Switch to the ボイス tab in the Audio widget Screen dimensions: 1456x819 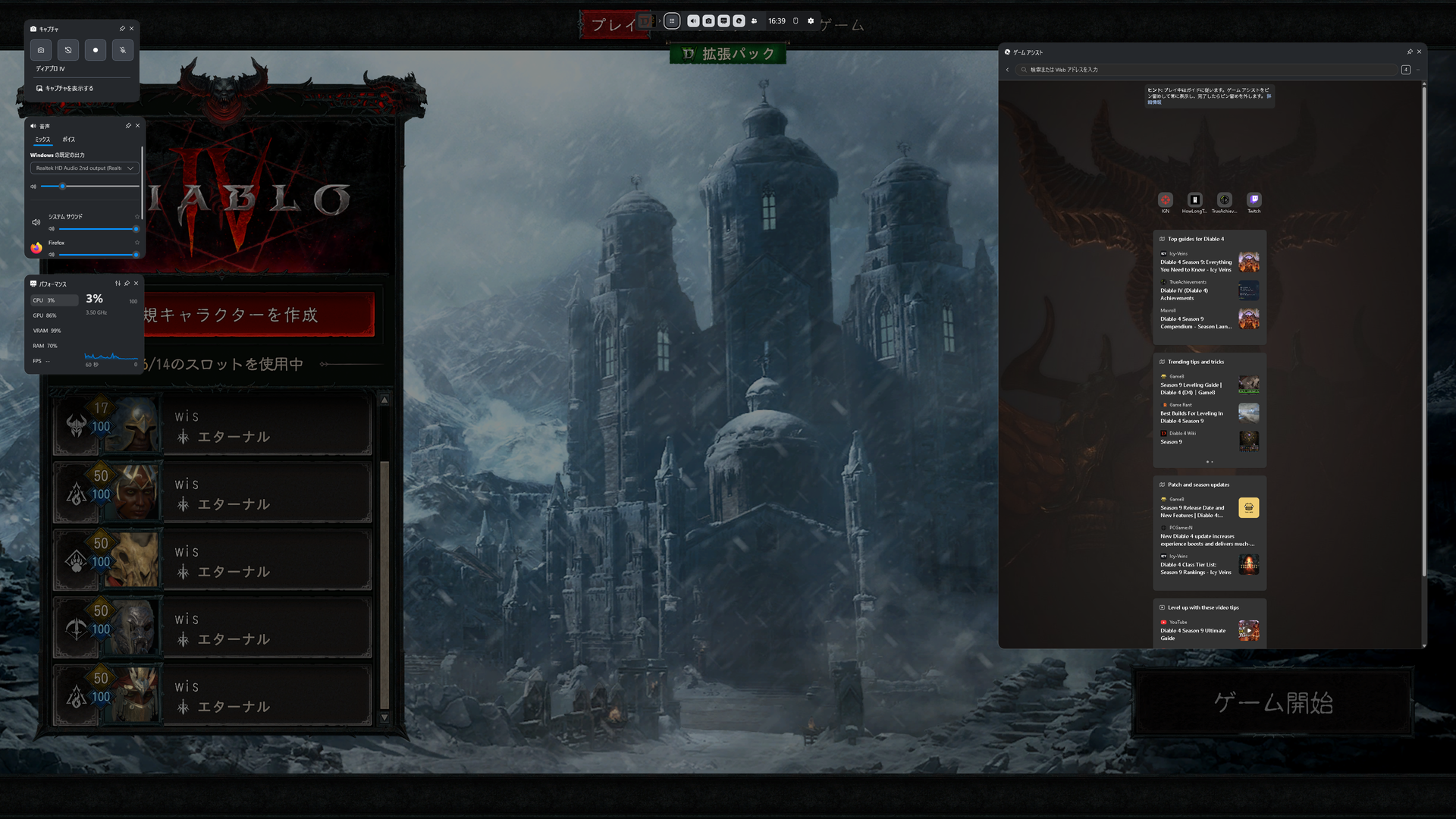pos(68,140)
